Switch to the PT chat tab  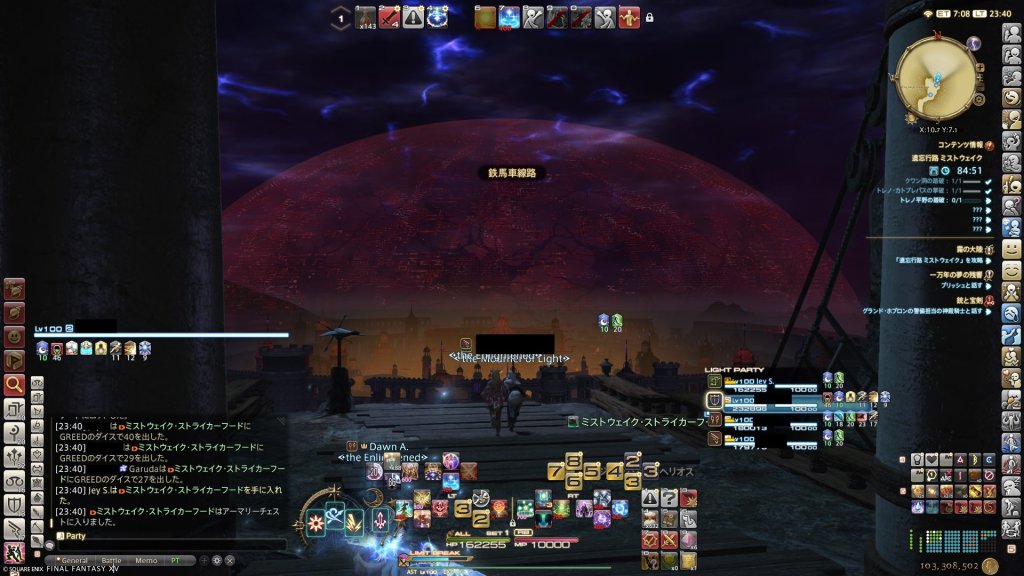click(x=176, y=561)
